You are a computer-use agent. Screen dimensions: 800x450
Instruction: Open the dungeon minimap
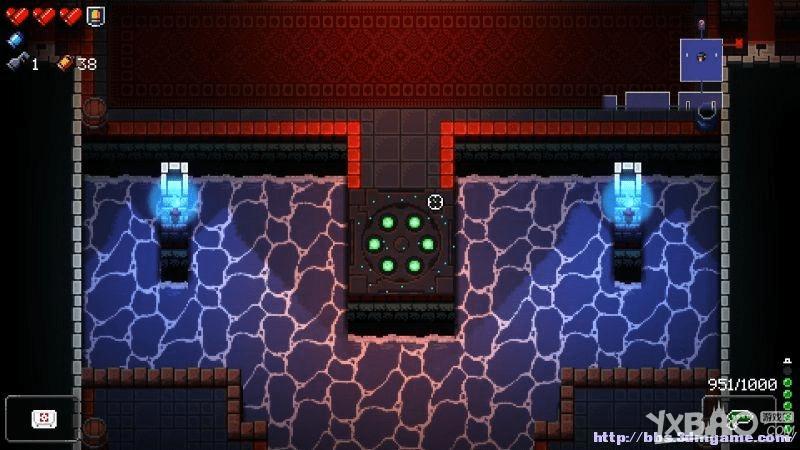tap(701, 59)
